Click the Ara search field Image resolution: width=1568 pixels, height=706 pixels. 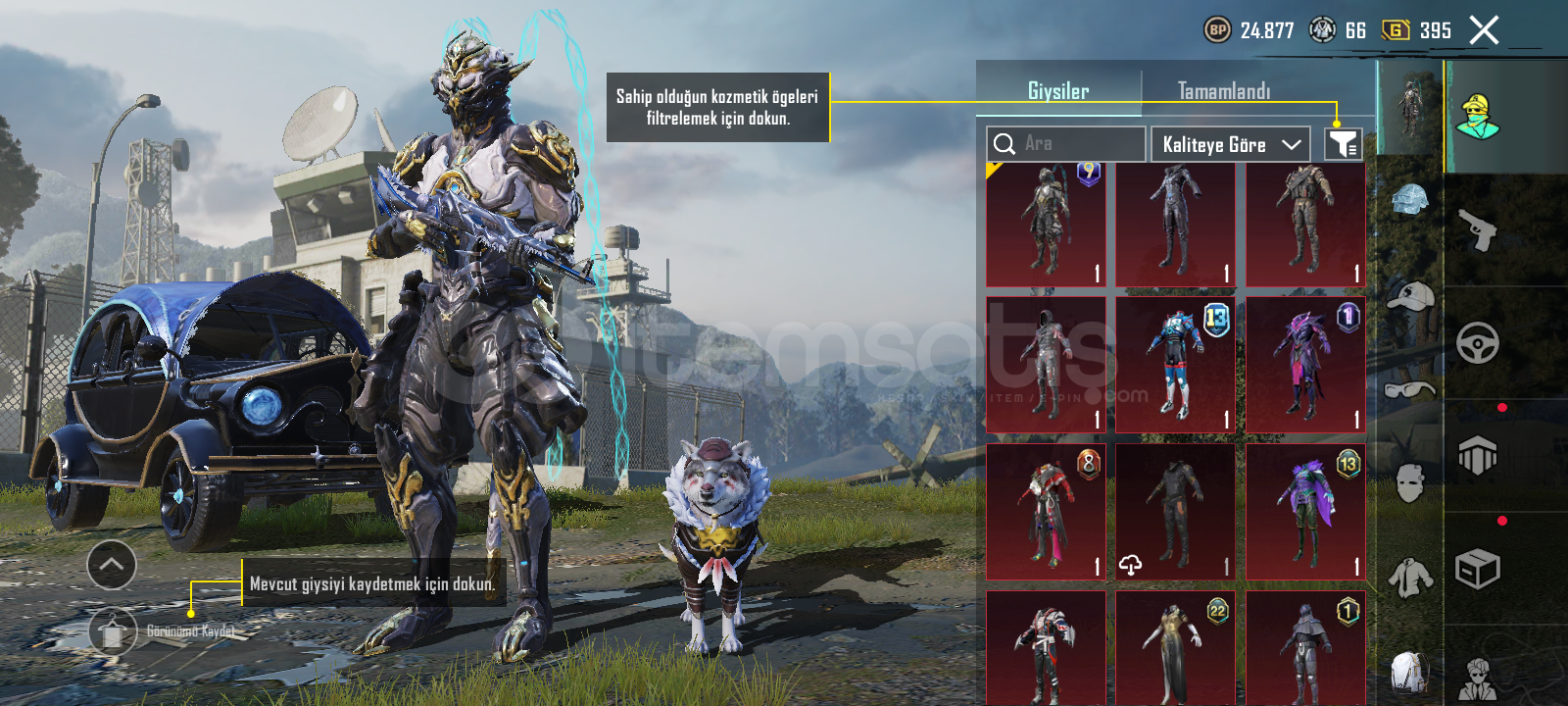pos(1066,144)
